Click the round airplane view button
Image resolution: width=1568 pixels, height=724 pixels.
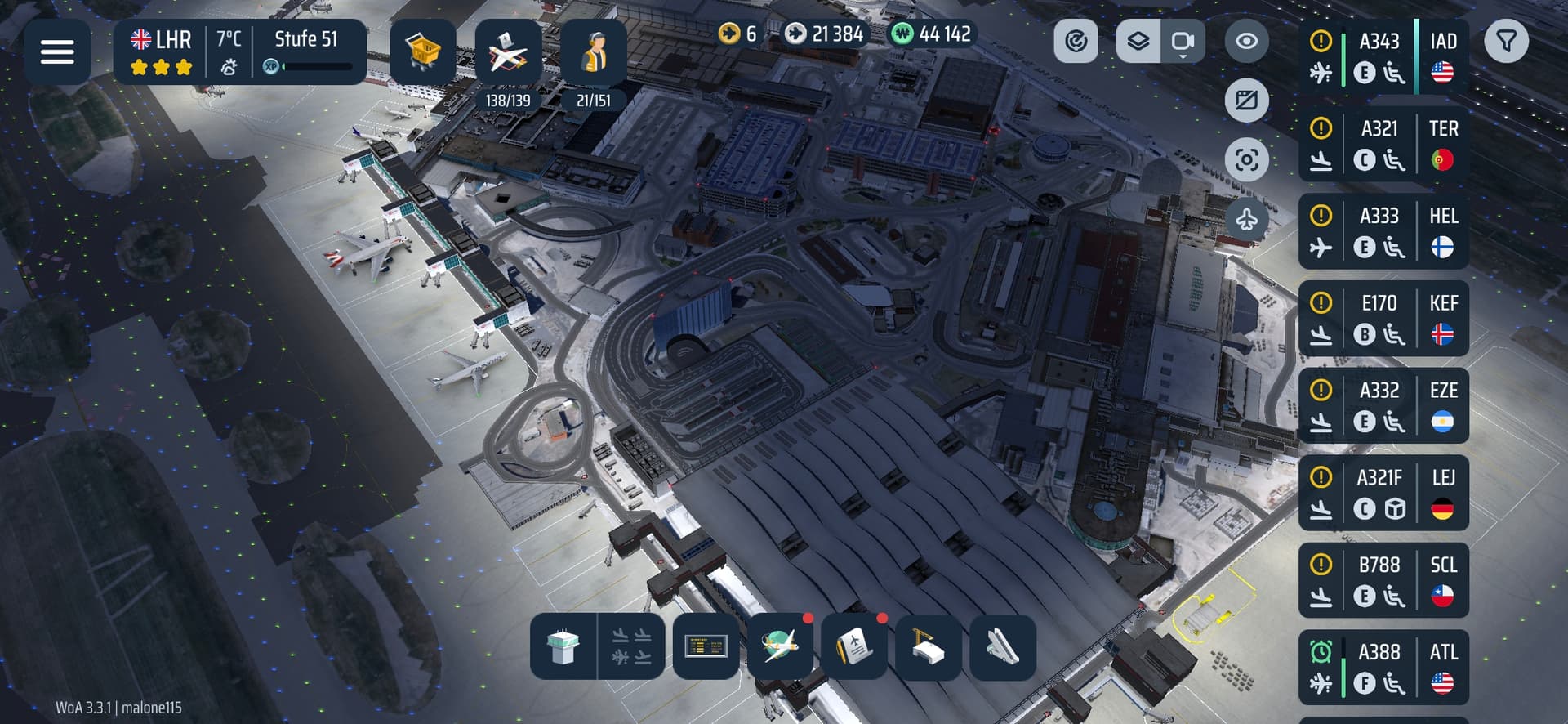point(1246,218)
